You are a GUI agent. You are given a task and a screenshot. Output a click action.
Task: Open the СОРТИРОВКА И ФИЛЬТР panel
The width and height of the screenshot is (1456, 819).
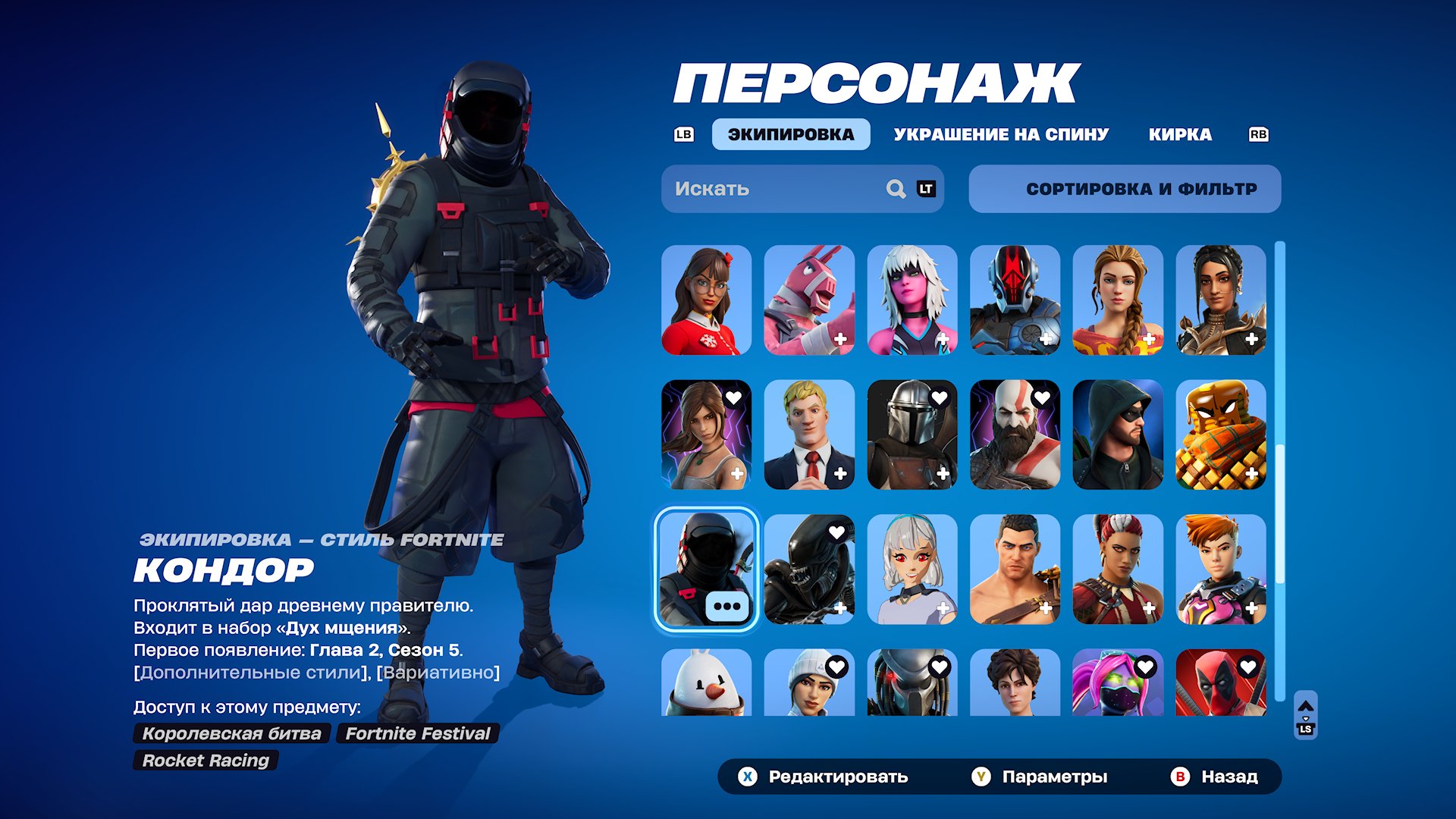tap(1124, 188)
